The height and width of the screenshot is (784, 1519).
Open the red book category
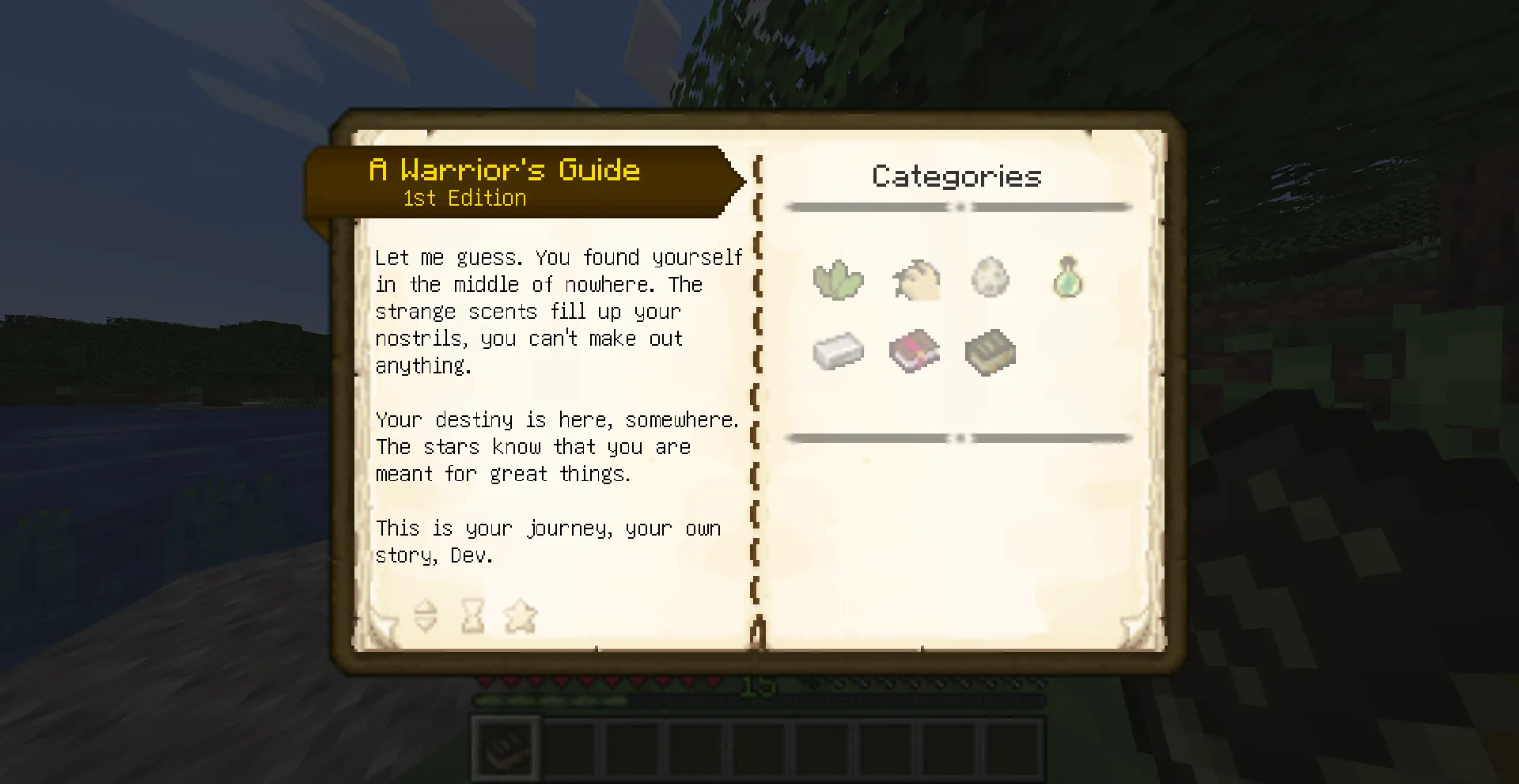click(915, 350)
